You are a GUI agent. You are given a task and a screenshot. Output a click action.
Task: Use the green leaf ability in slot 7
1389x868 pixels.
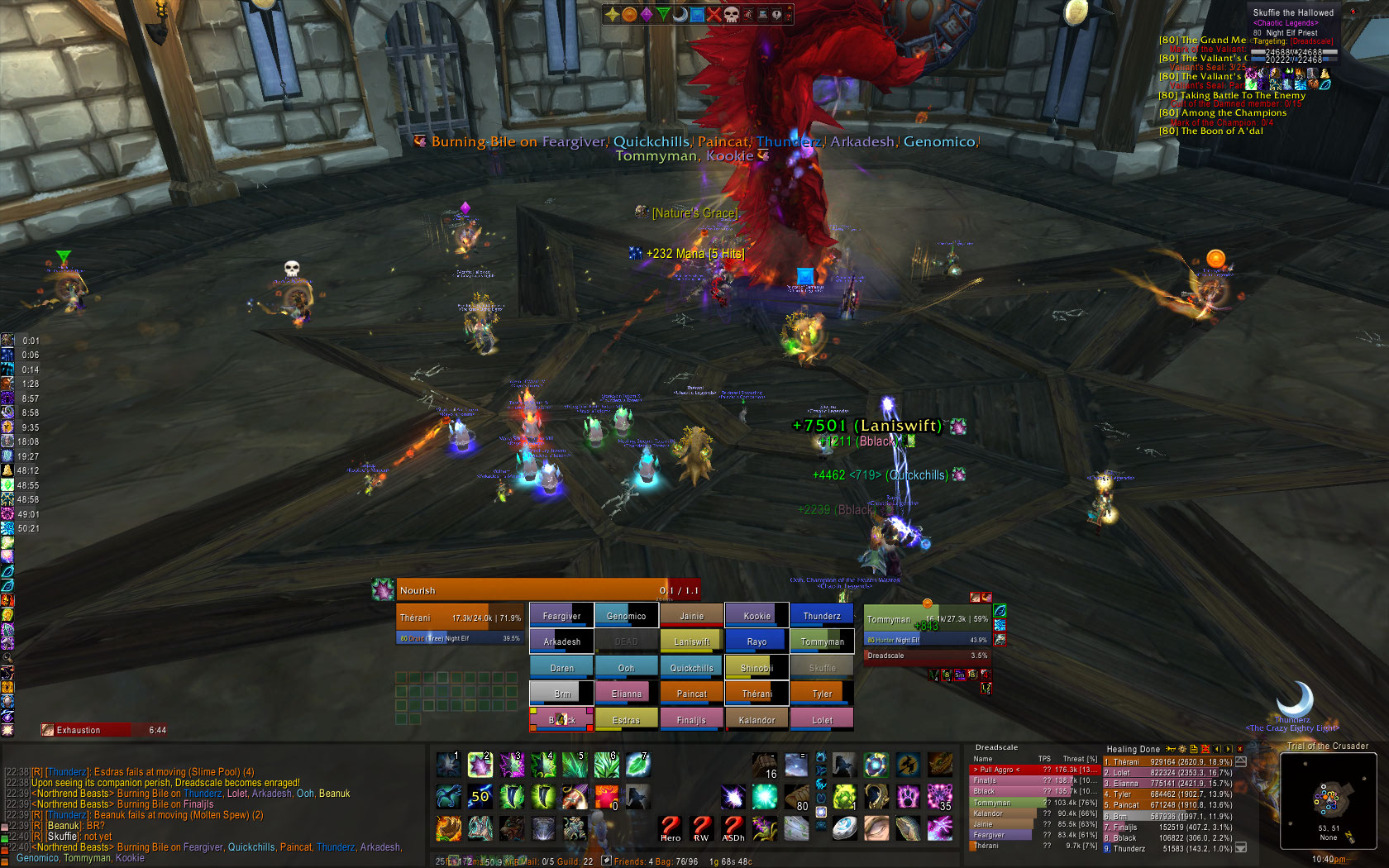[x=637, y=765]
